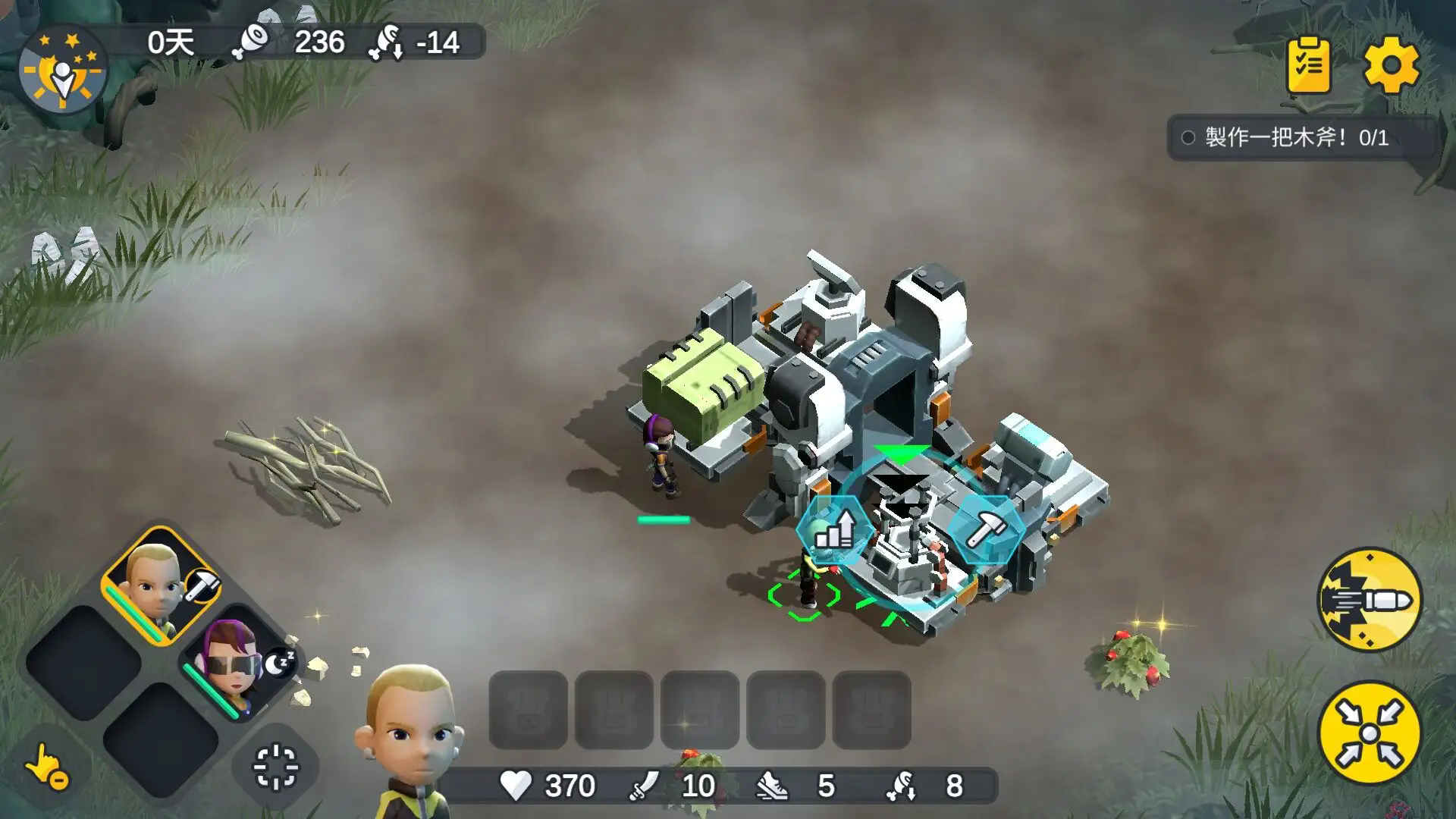Activate the bullet attack button
The image size is (1456, 819).
(x=1370, y=600)
